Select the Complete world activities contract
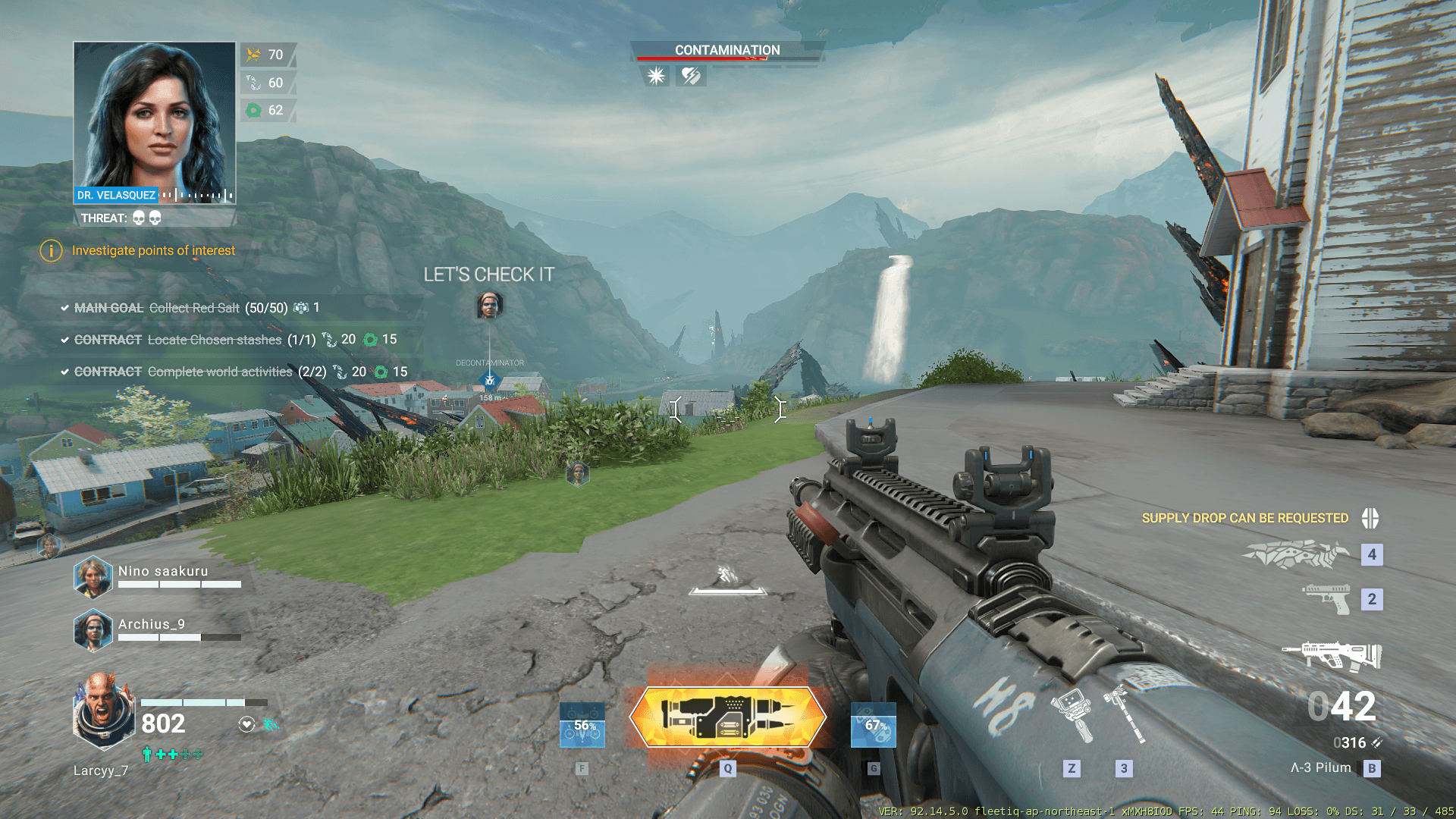The image size is (1456, 819). pos(219,372)
